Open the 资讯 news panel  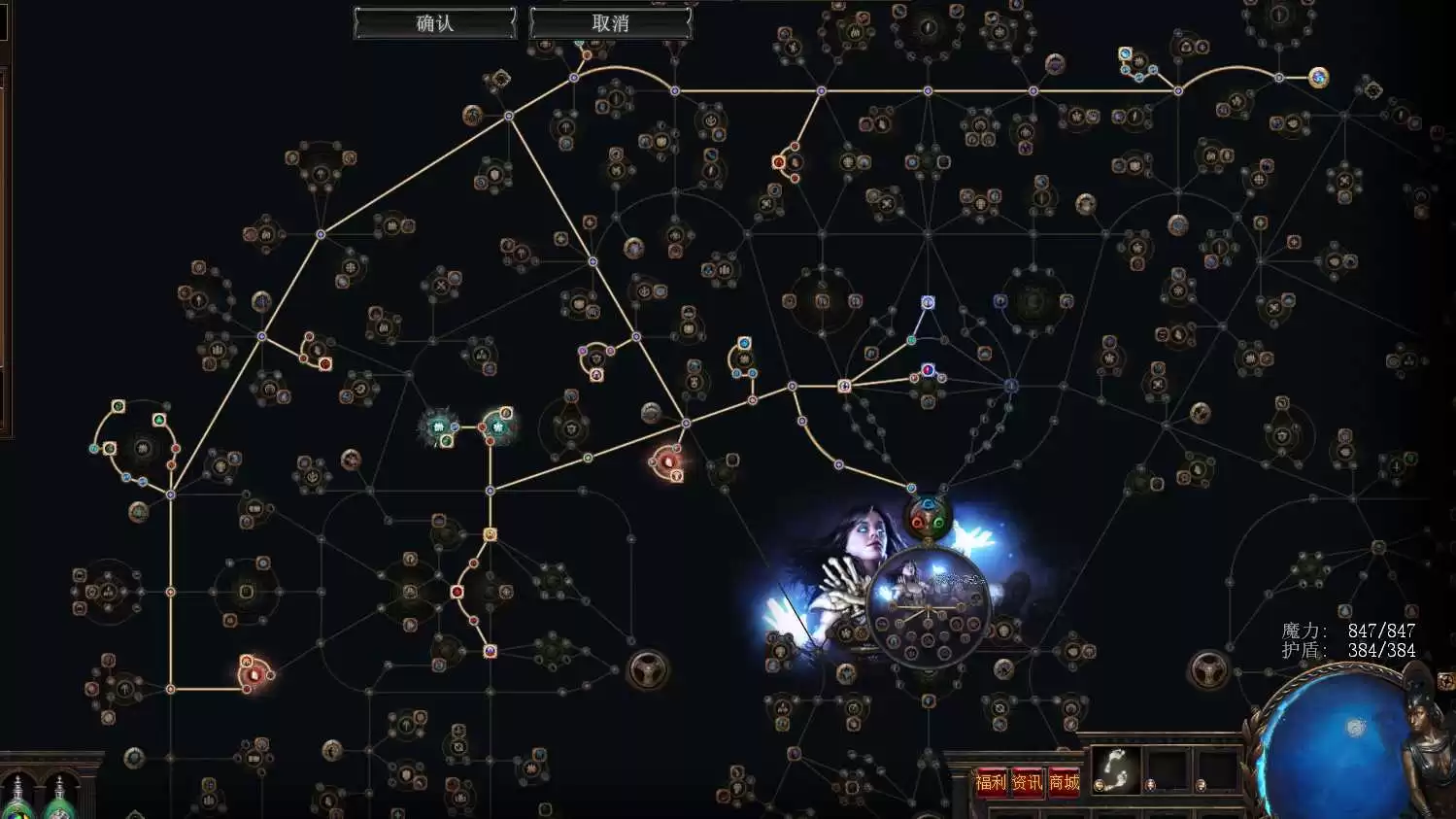coord(1027,782)
